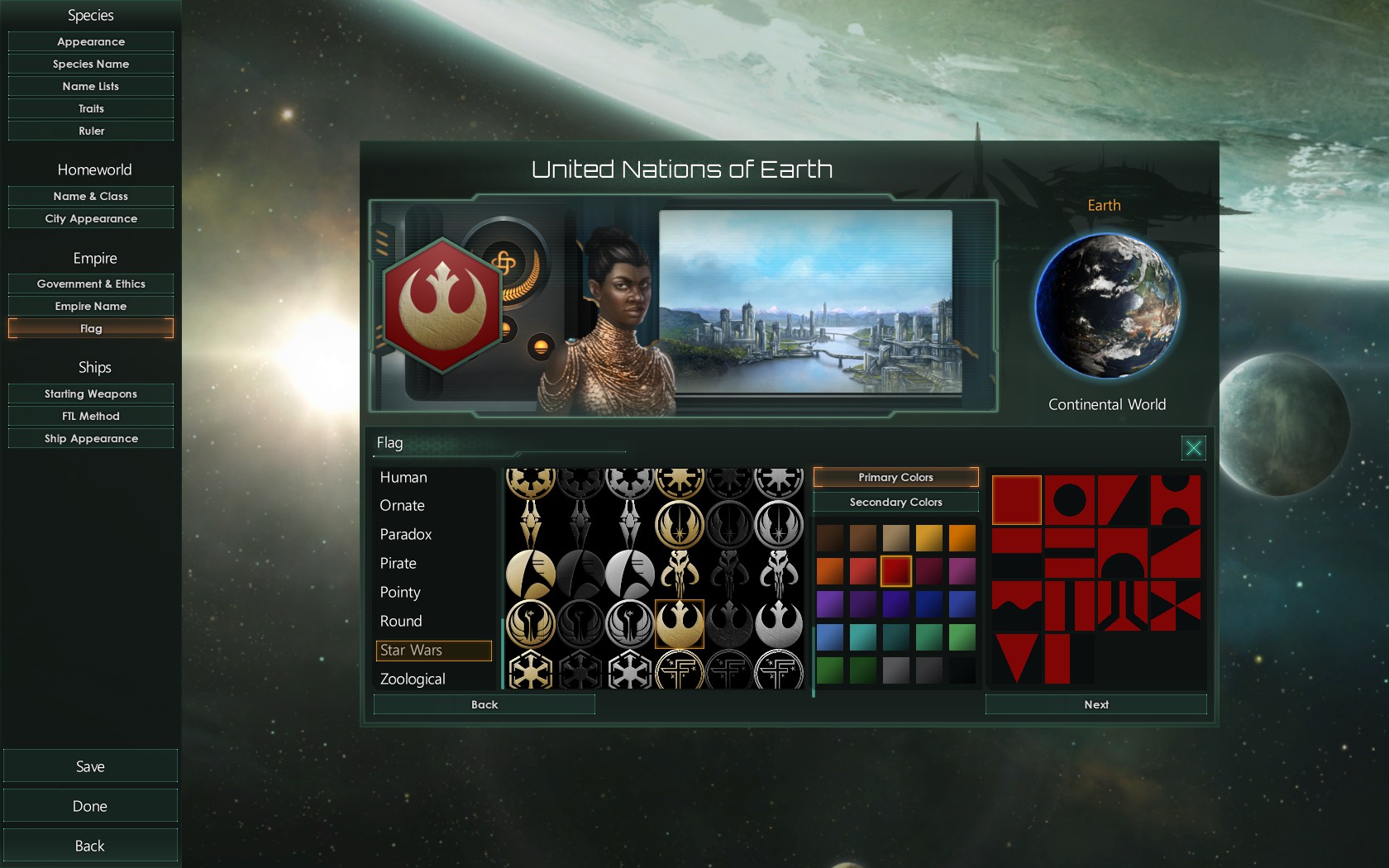
Task: Switch to the Secondary Colors tab
Action: pyautogui.click(x=895, y=502)
